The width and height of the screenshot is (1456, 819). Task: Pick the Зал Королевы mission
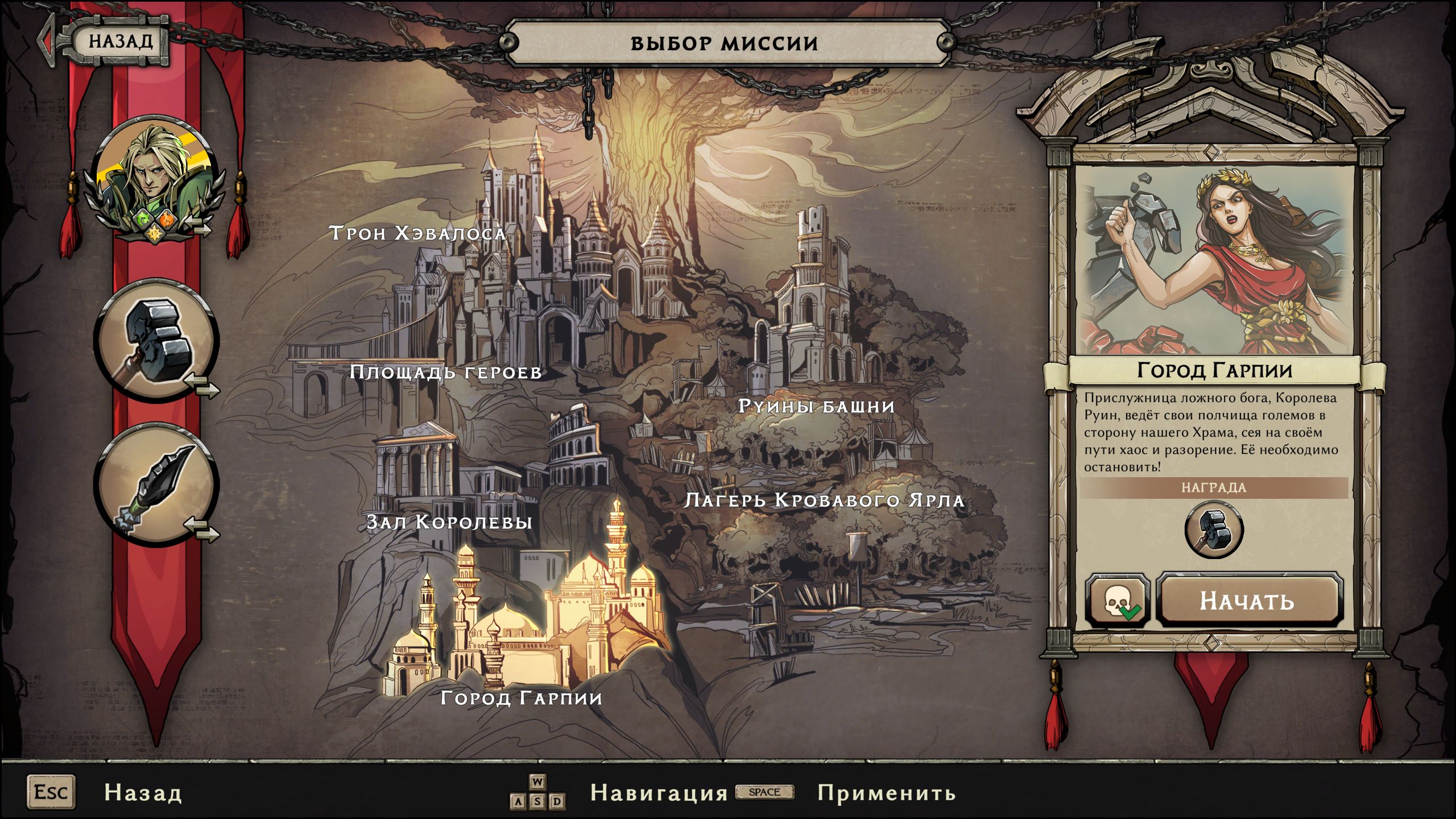click(x=449, y=522)
